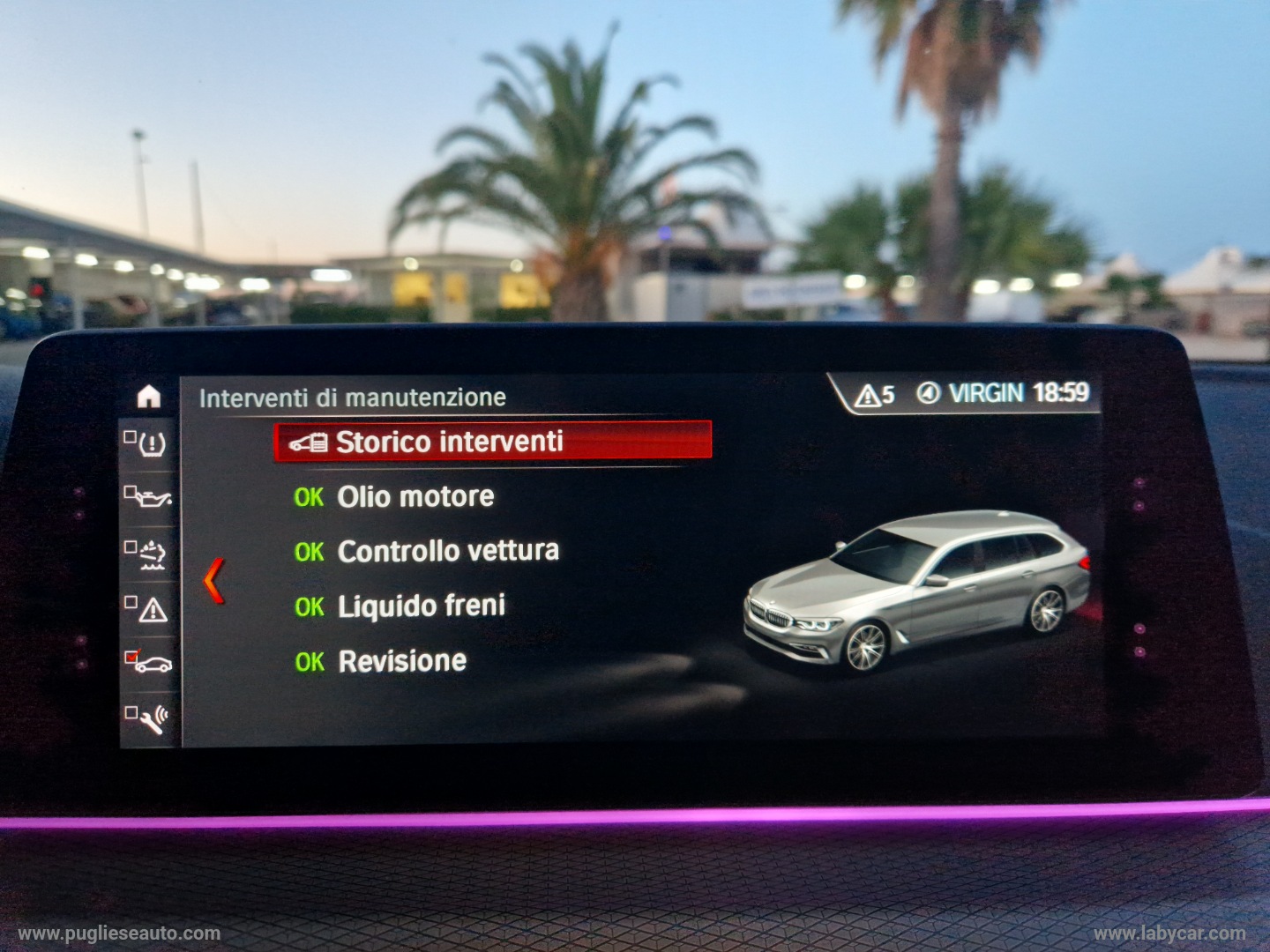Return to the home screen icon
Image resolution: width=1270 pixels, height=952 pixels.
[149, 398]
